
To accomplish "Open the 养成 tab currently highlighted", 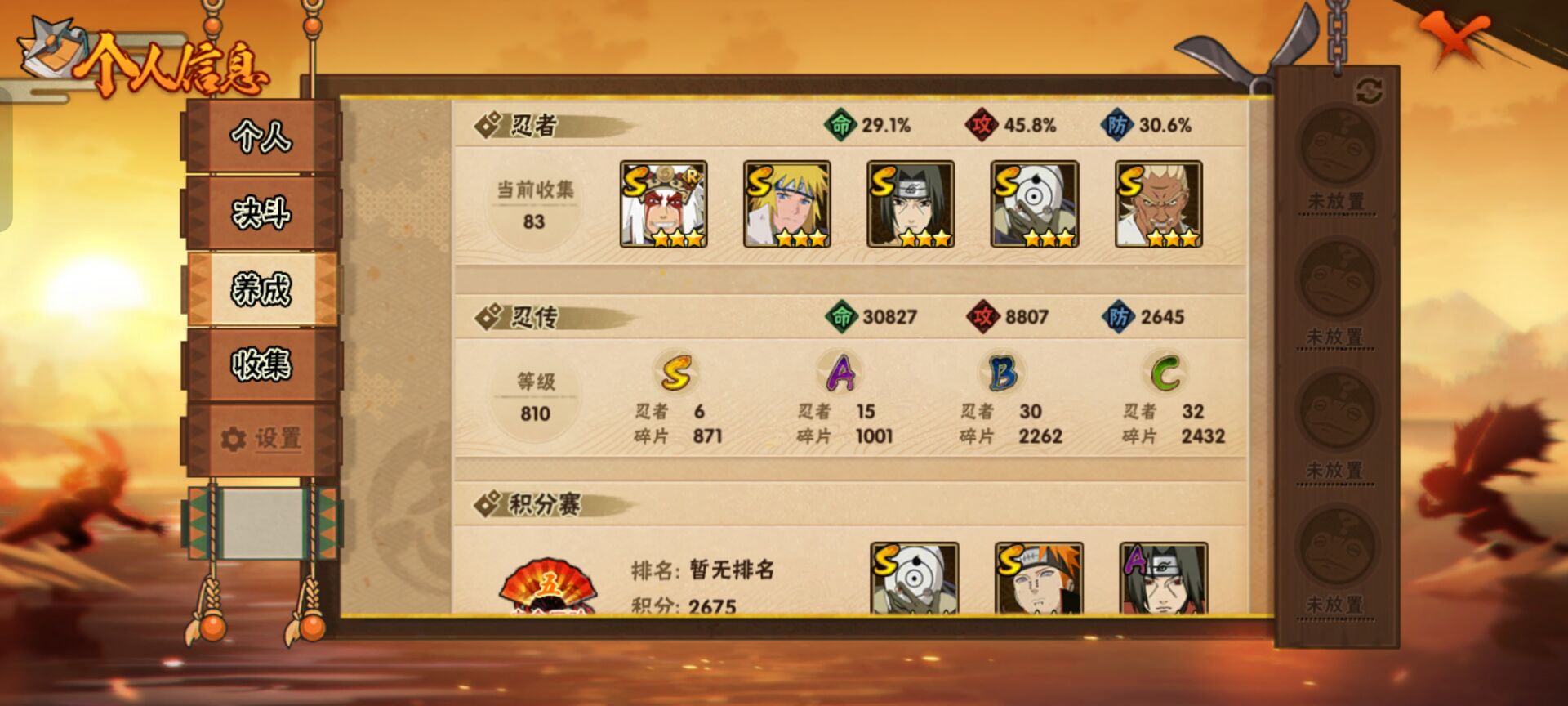I will [x=263, y=288].
